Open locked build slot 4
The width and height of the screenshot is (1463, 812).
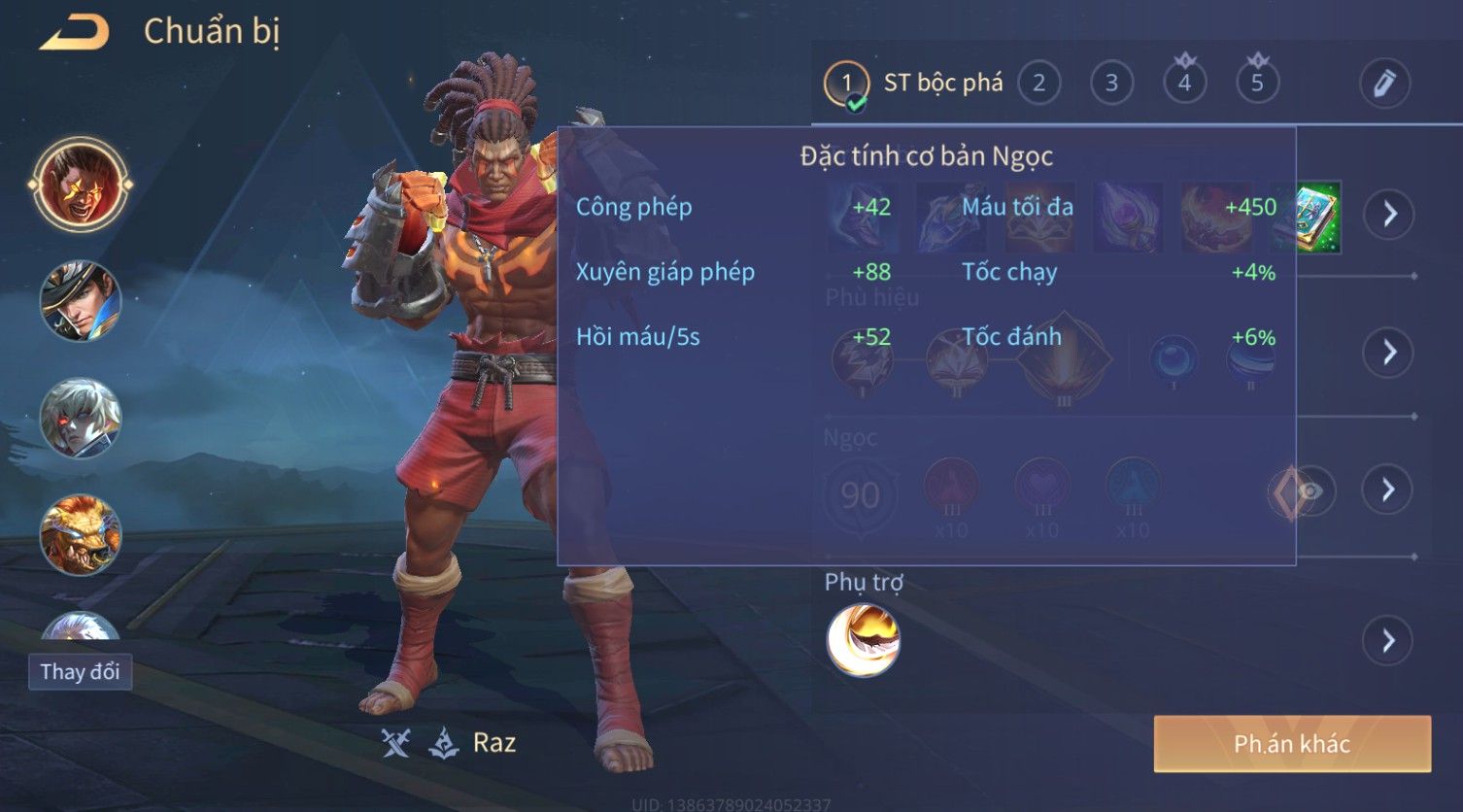[x=1184, y=84]
